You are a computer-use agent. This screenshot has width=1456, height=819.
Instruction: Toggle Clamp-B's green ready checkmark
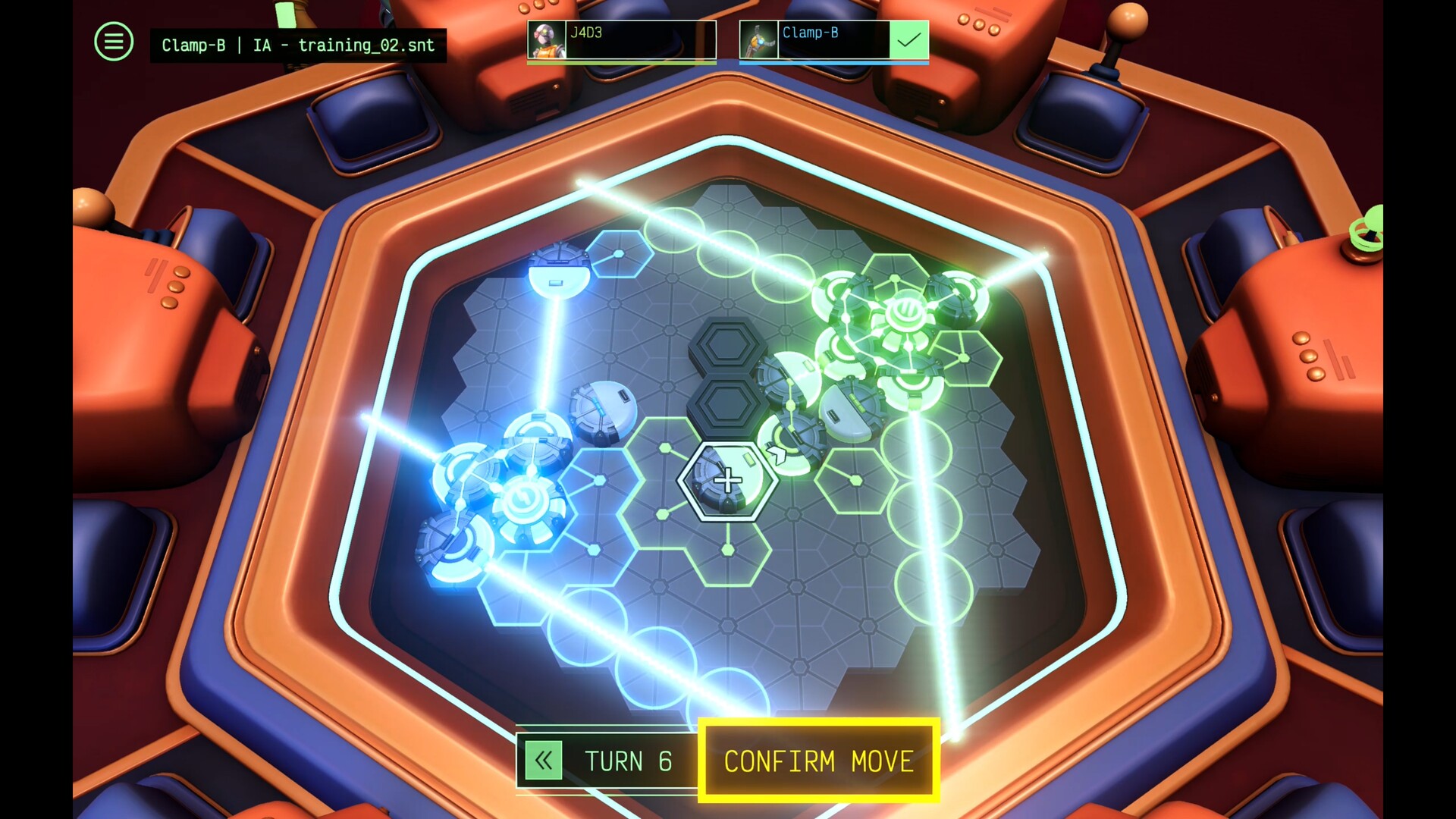(908, 40)
